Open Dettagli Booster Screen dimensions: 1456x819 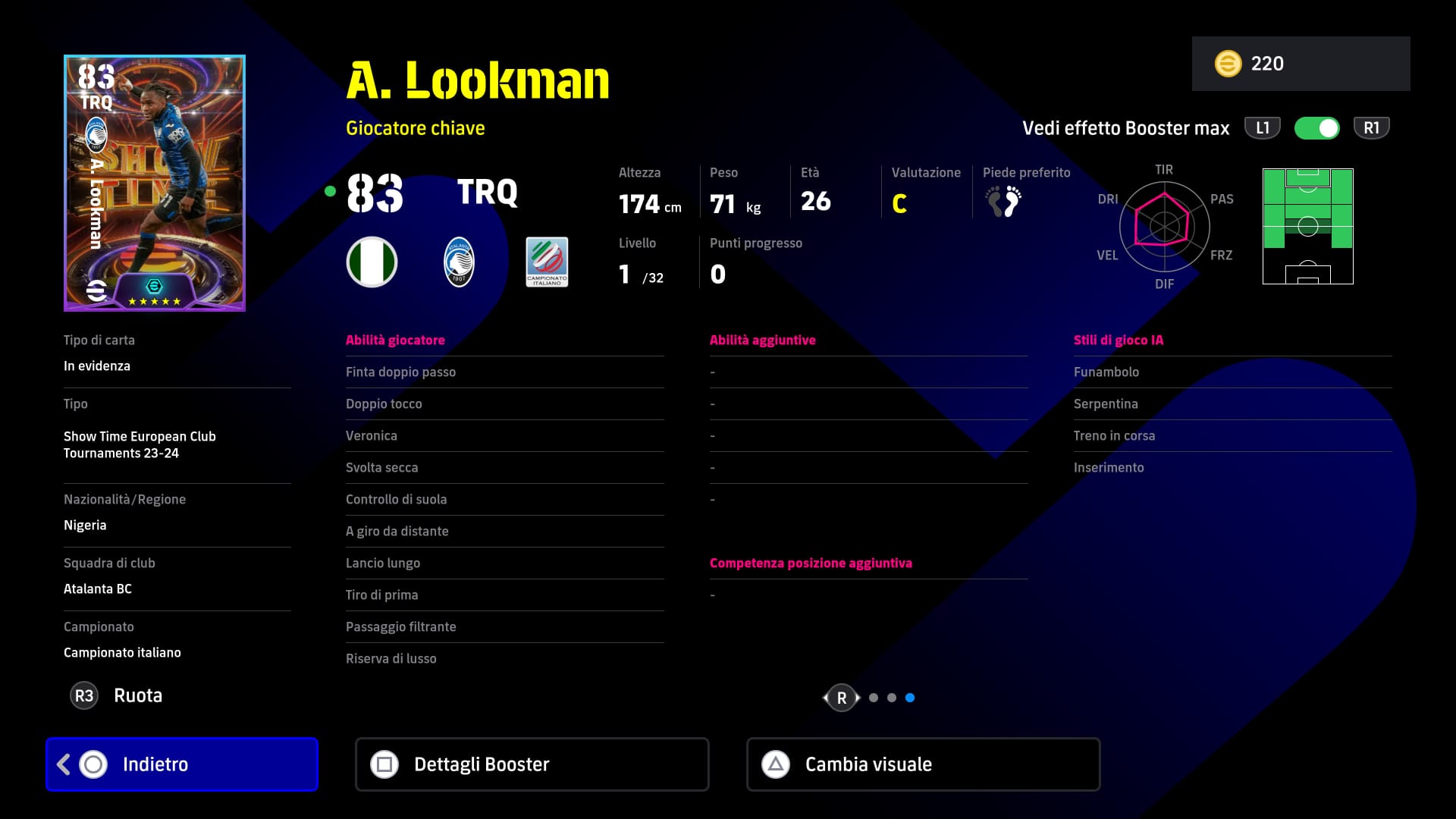click(532, 764)
